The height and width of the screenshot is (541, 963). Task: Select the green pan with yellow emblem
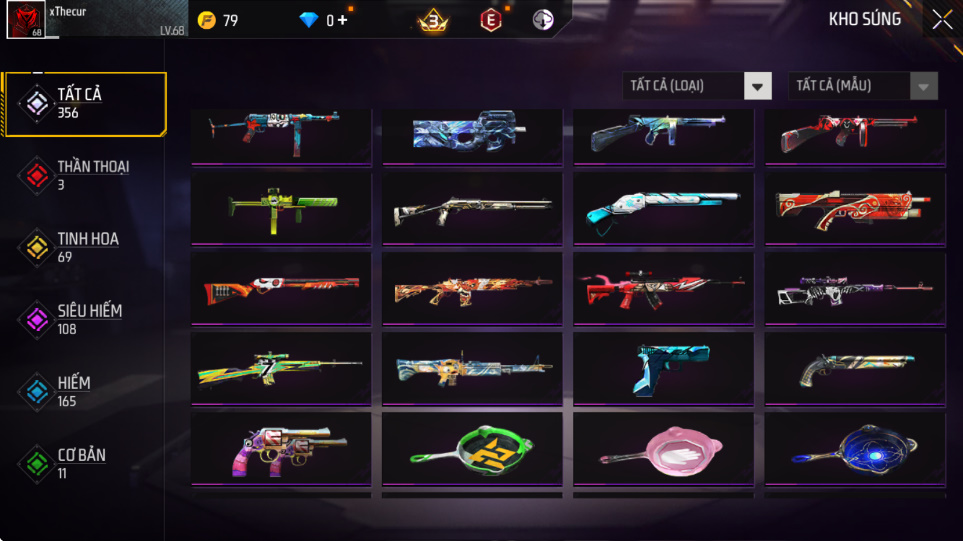point(472,450)
